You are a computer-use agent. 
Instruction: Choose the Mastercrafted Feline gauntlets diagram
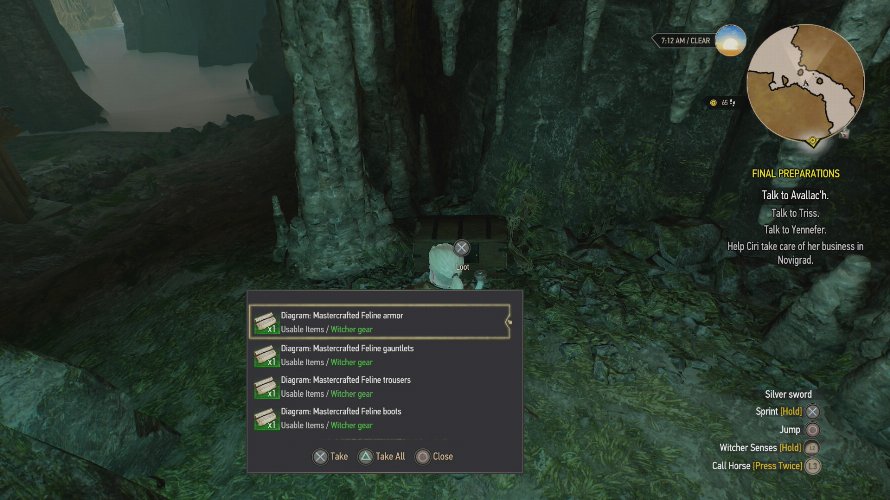point(378,354)
